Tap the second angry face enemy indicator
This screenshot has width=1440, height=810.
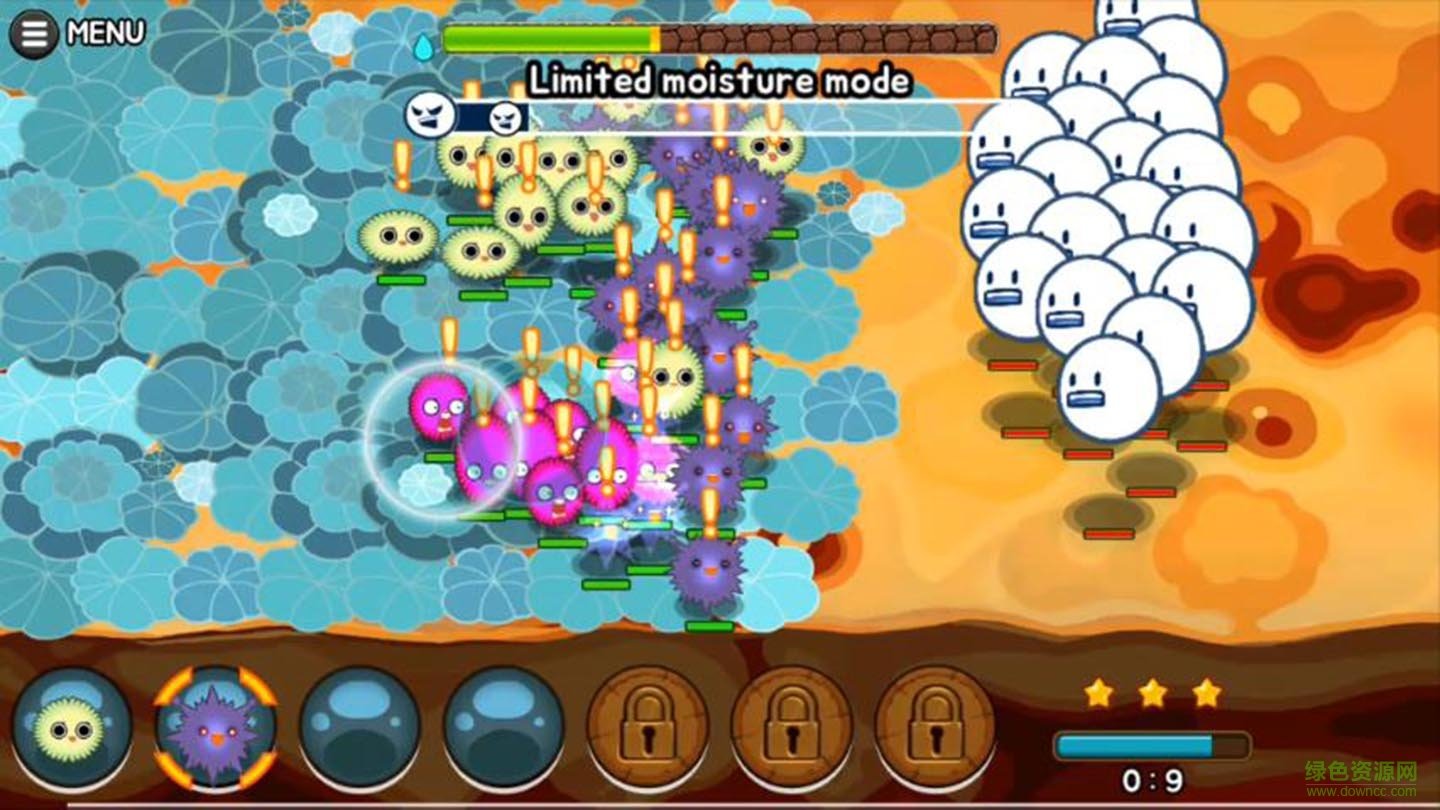[504, 117]
